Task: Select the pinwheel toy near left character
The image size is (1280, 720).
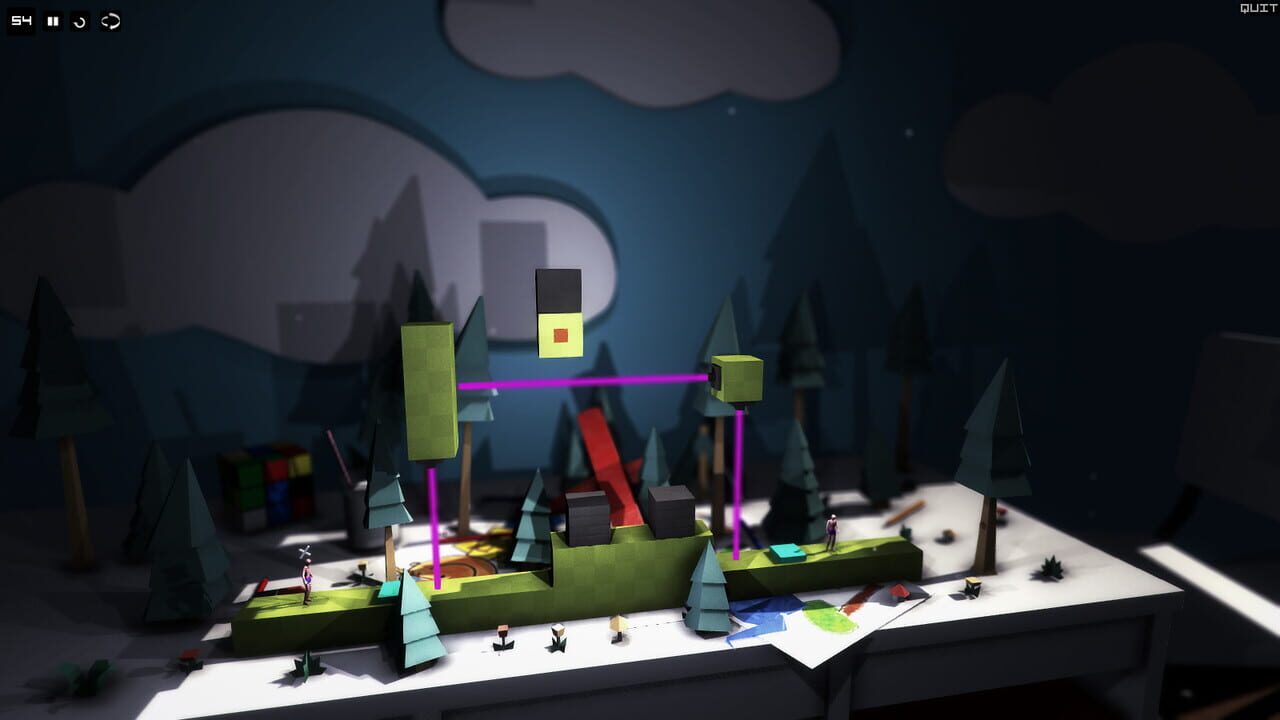Action: (305, 553)
